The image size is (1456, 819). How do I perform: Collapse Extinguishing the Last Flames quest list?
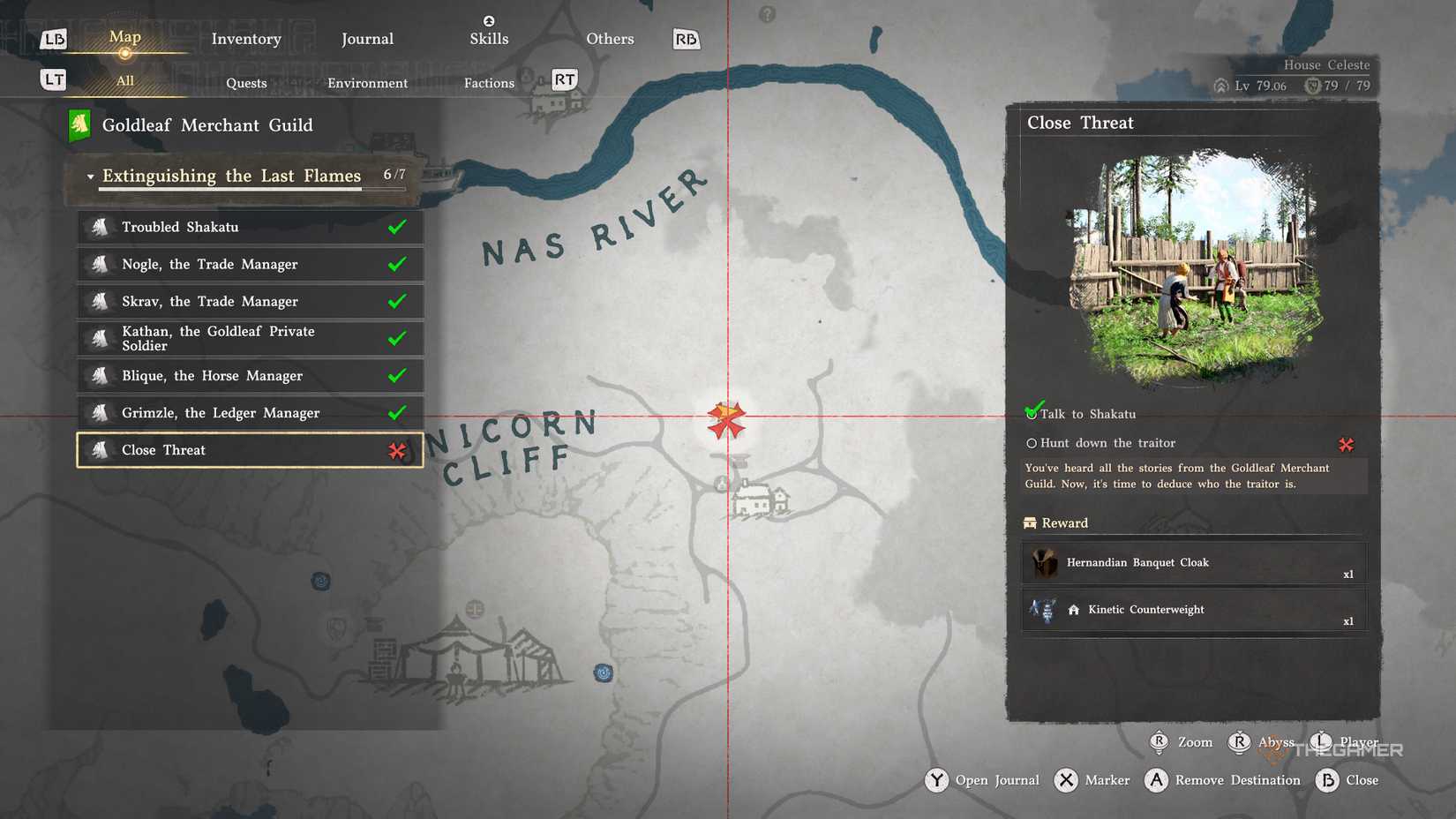89,177
